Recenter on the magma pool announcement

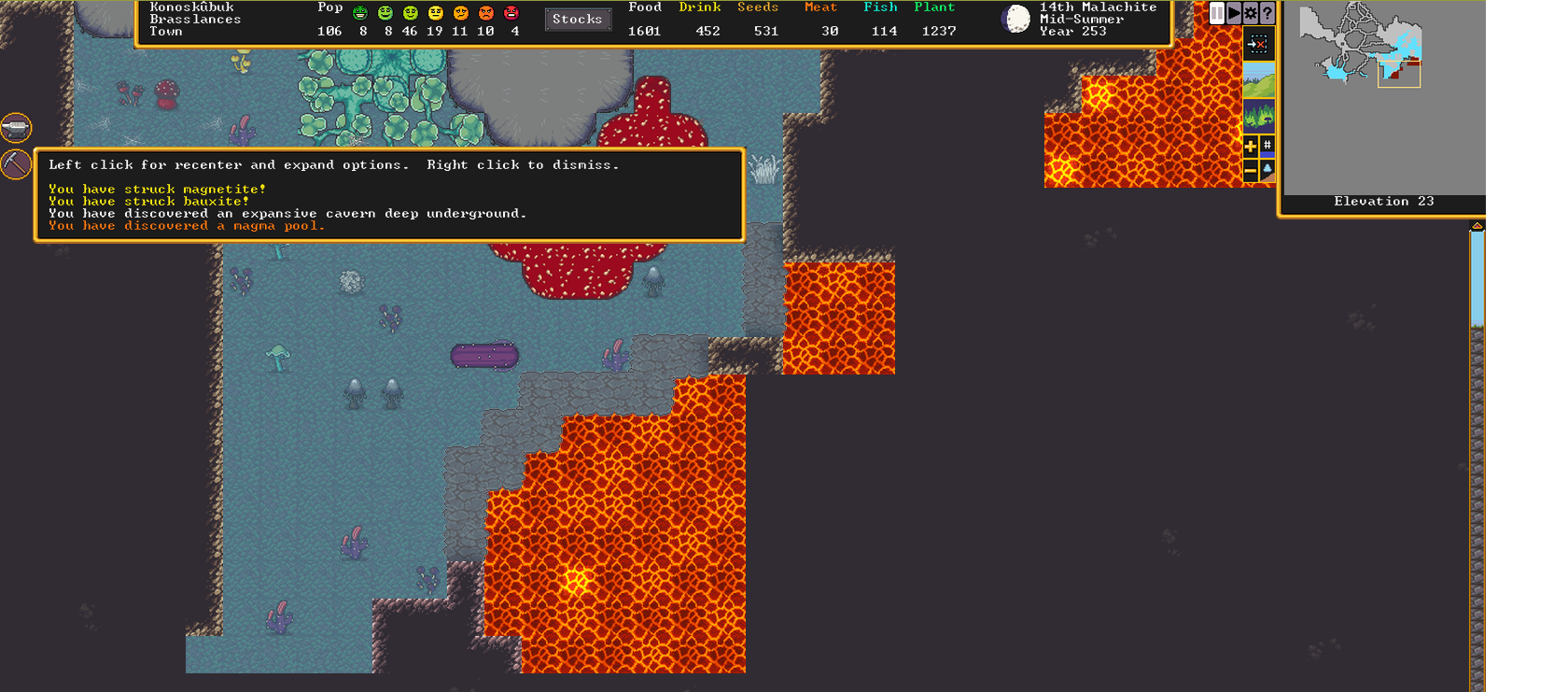(187, 226)
